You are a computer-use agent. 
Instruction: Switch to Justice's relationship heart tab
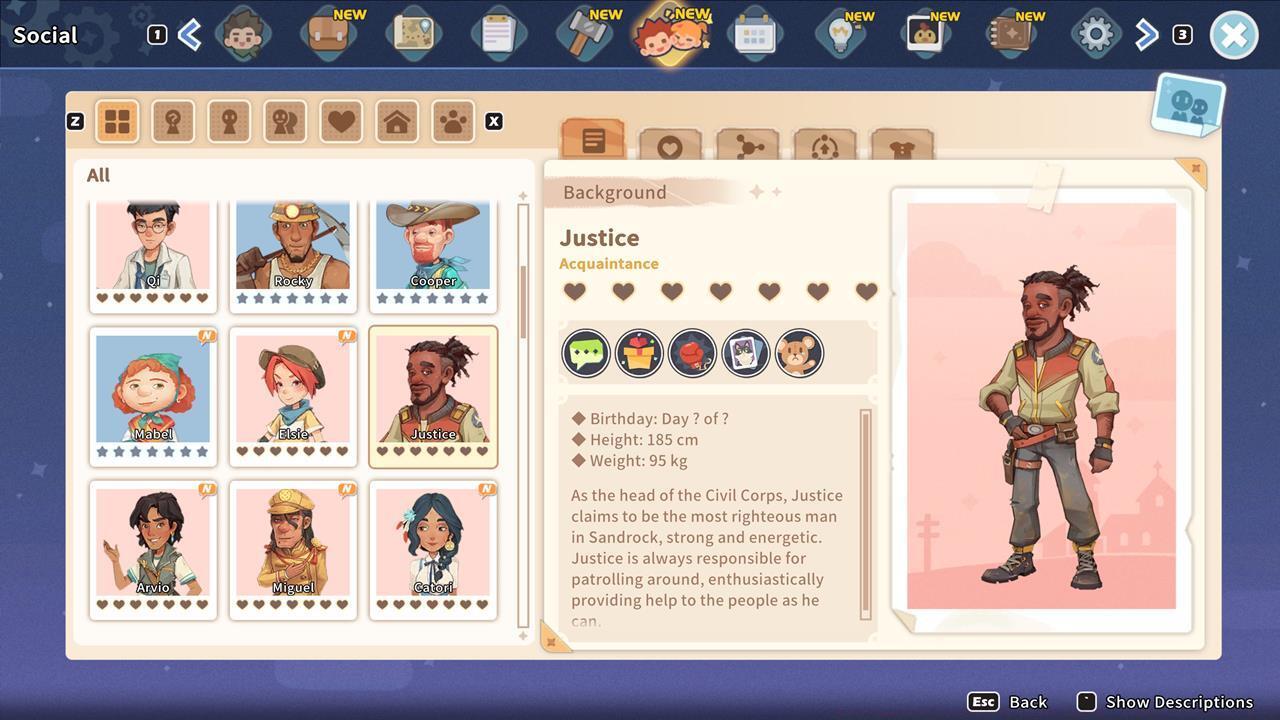click(x=671, y=146)
